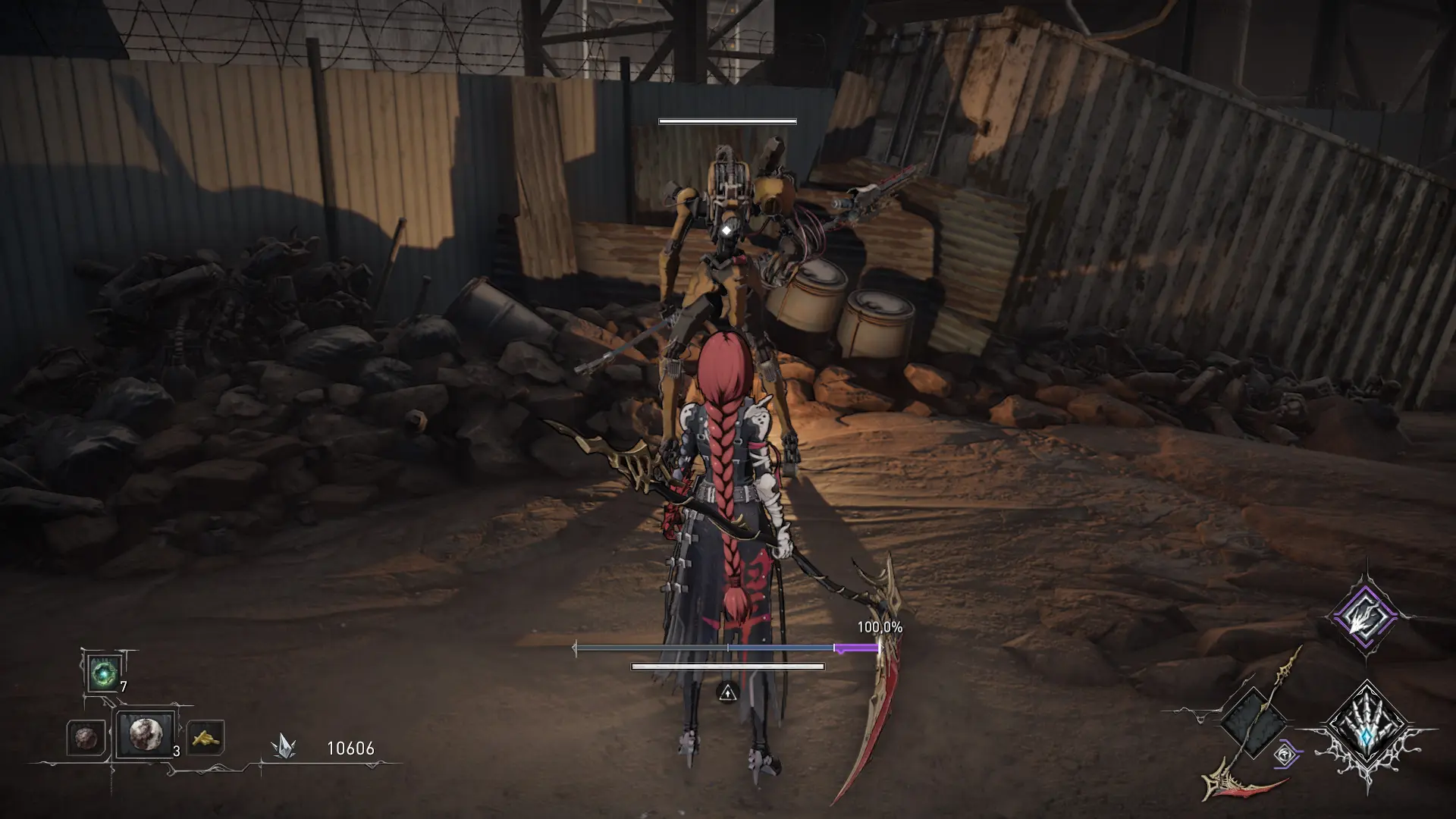
Task: Select the yellow sticks item slot
Action: coord(205,737)
